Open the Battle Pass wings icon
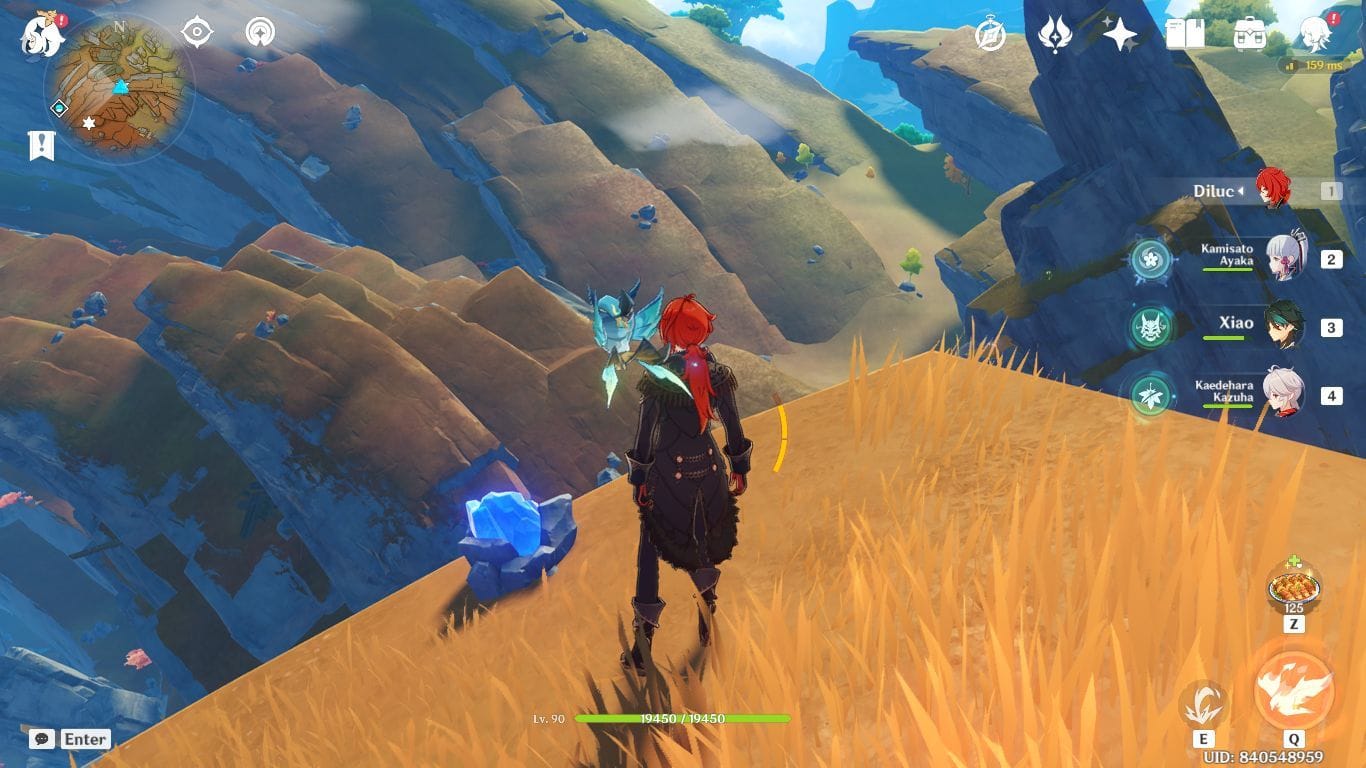Screen dimensions: 1366x768 [x=1055, y=33]
